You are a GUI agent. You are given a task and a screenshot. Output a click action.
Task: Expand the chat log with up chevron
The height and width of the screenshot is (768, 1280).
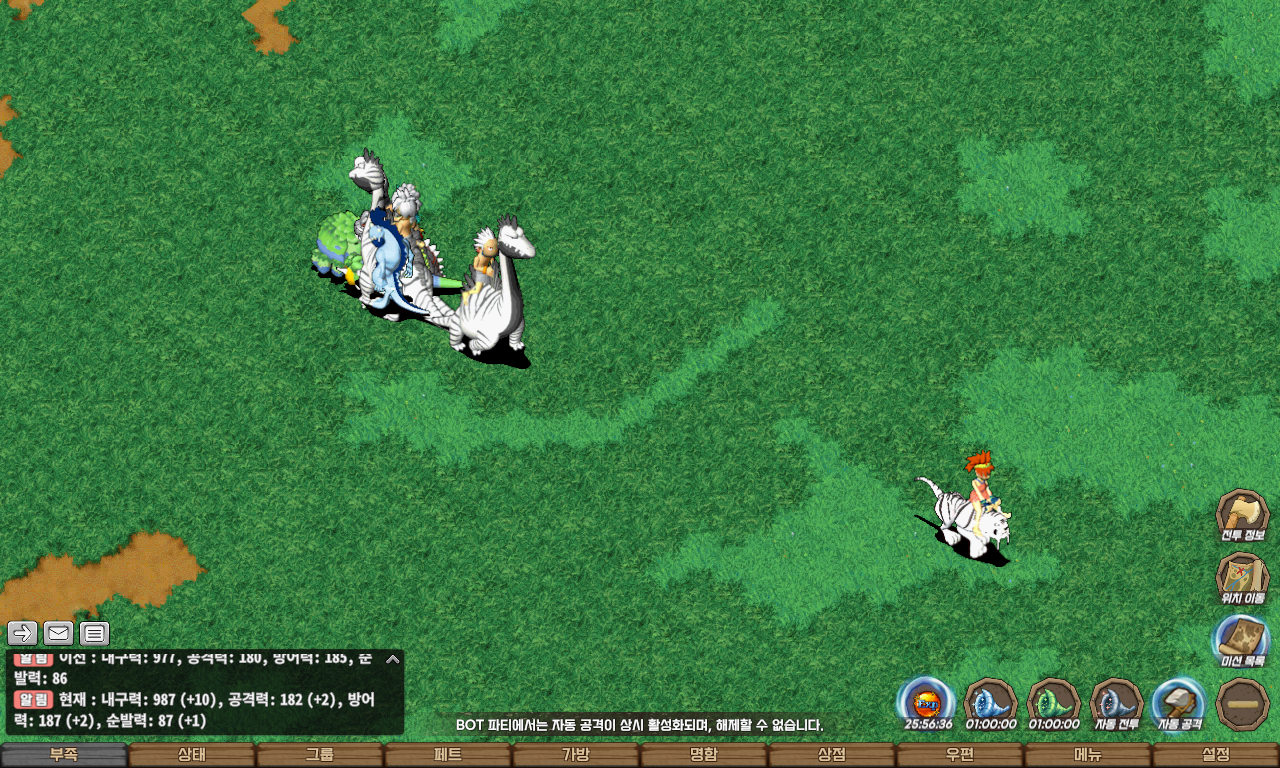click(393, 659)
